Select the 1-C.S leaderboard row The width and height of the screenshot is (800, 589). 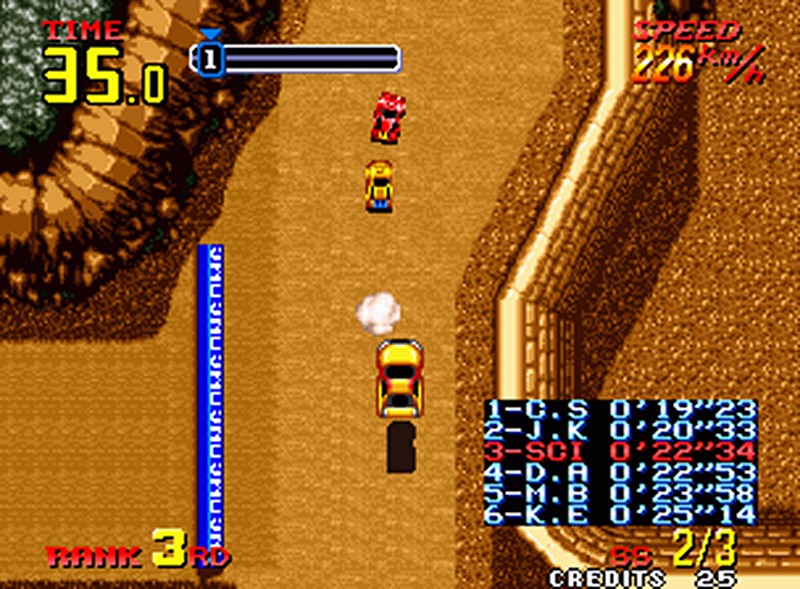click(x=620, y=409)
